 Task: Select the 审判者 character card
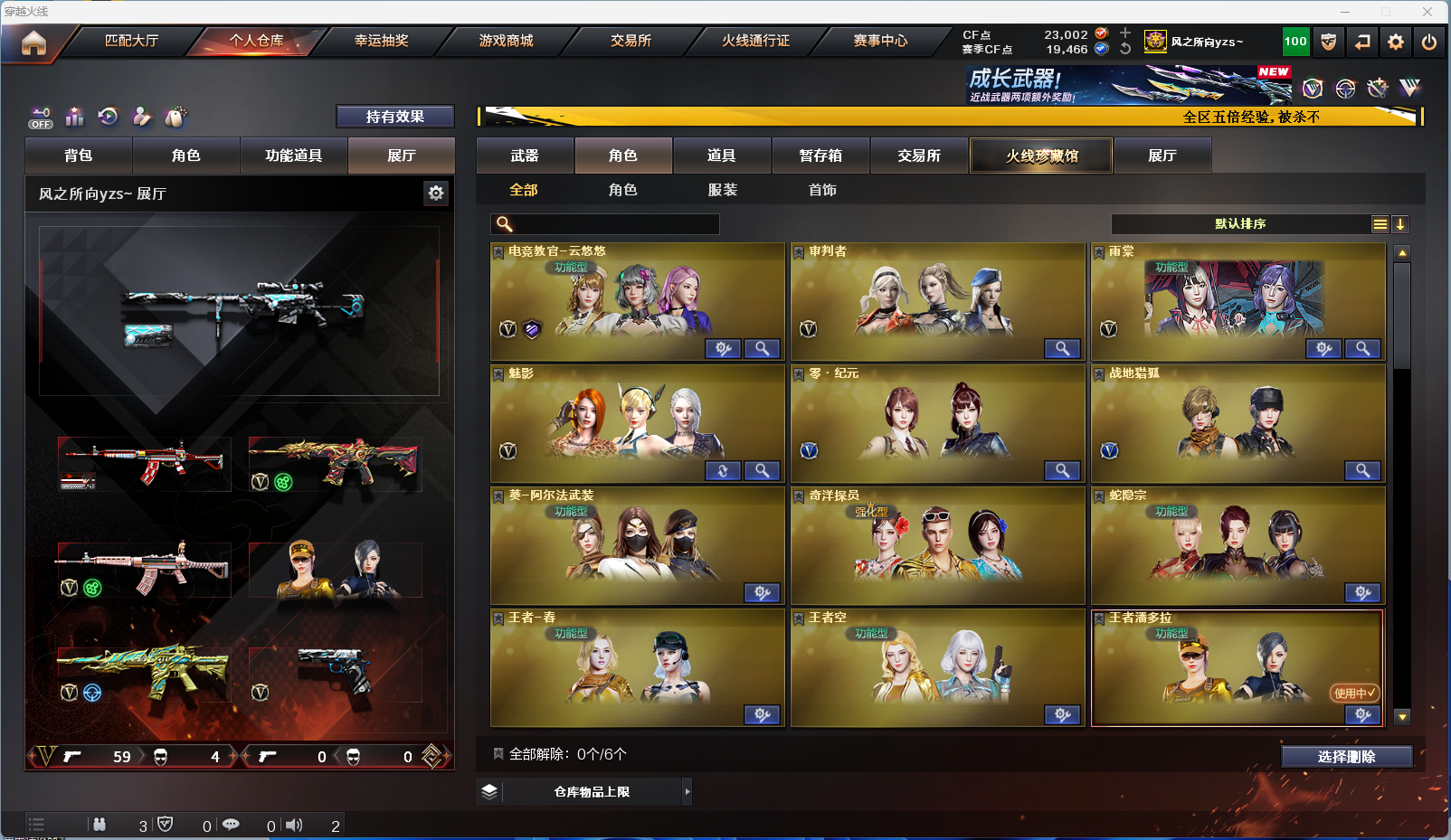[936, 301]
